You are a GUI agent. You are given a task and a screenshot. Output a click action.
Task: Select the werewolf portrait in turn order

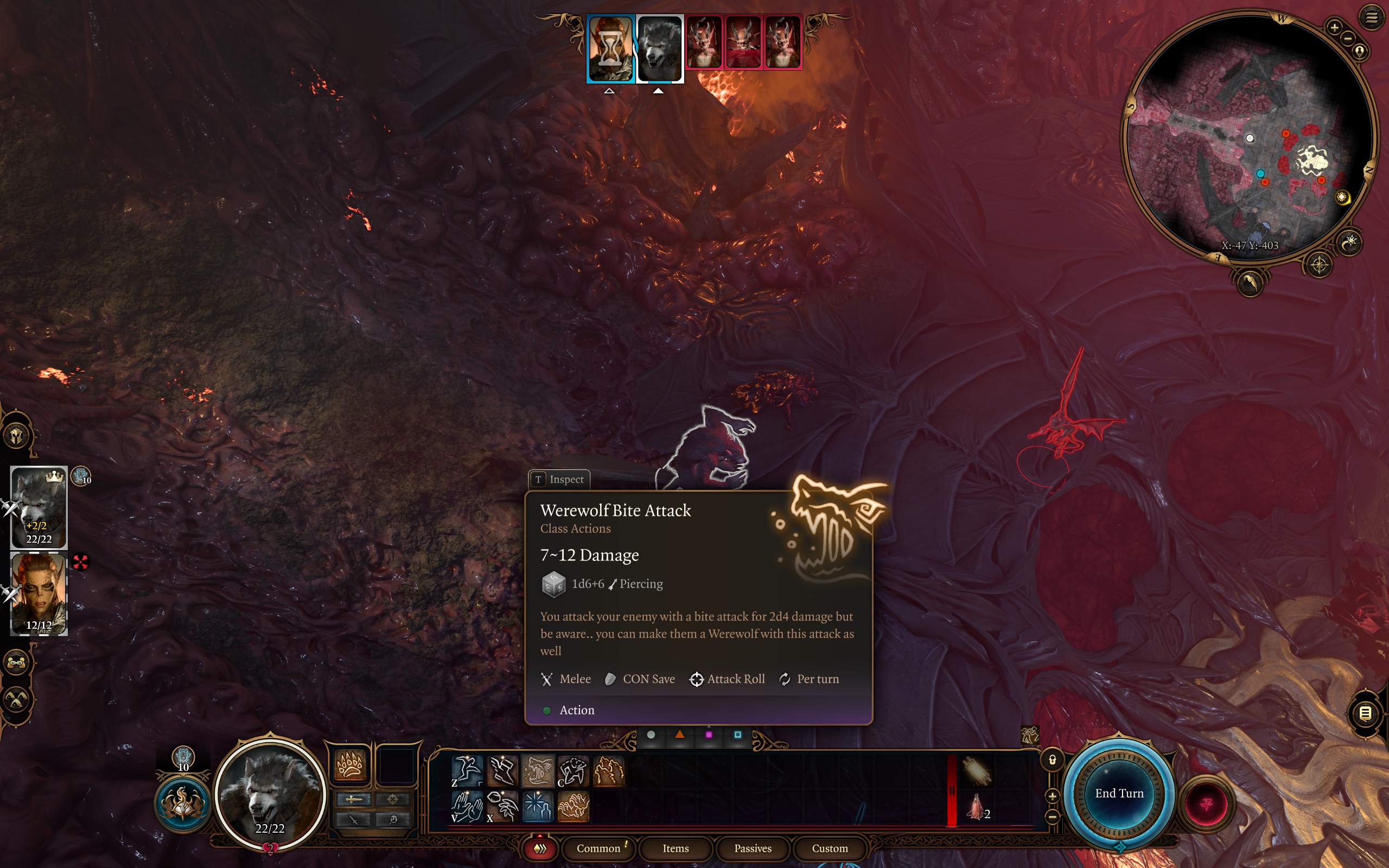click(x=659, y=49)
